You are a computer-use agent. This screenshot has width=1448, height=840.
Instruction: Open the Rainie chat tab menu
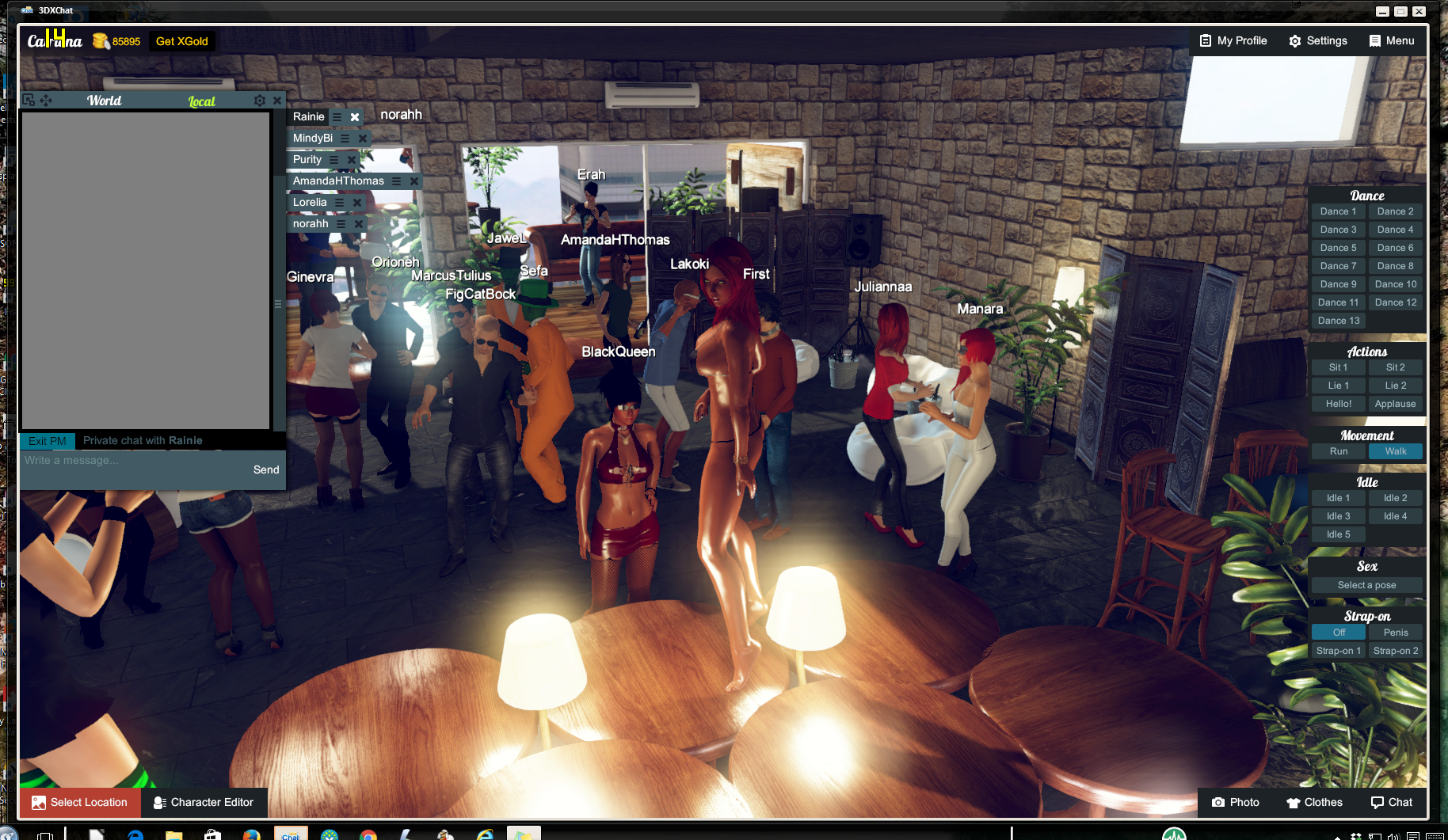pos(339,117)
